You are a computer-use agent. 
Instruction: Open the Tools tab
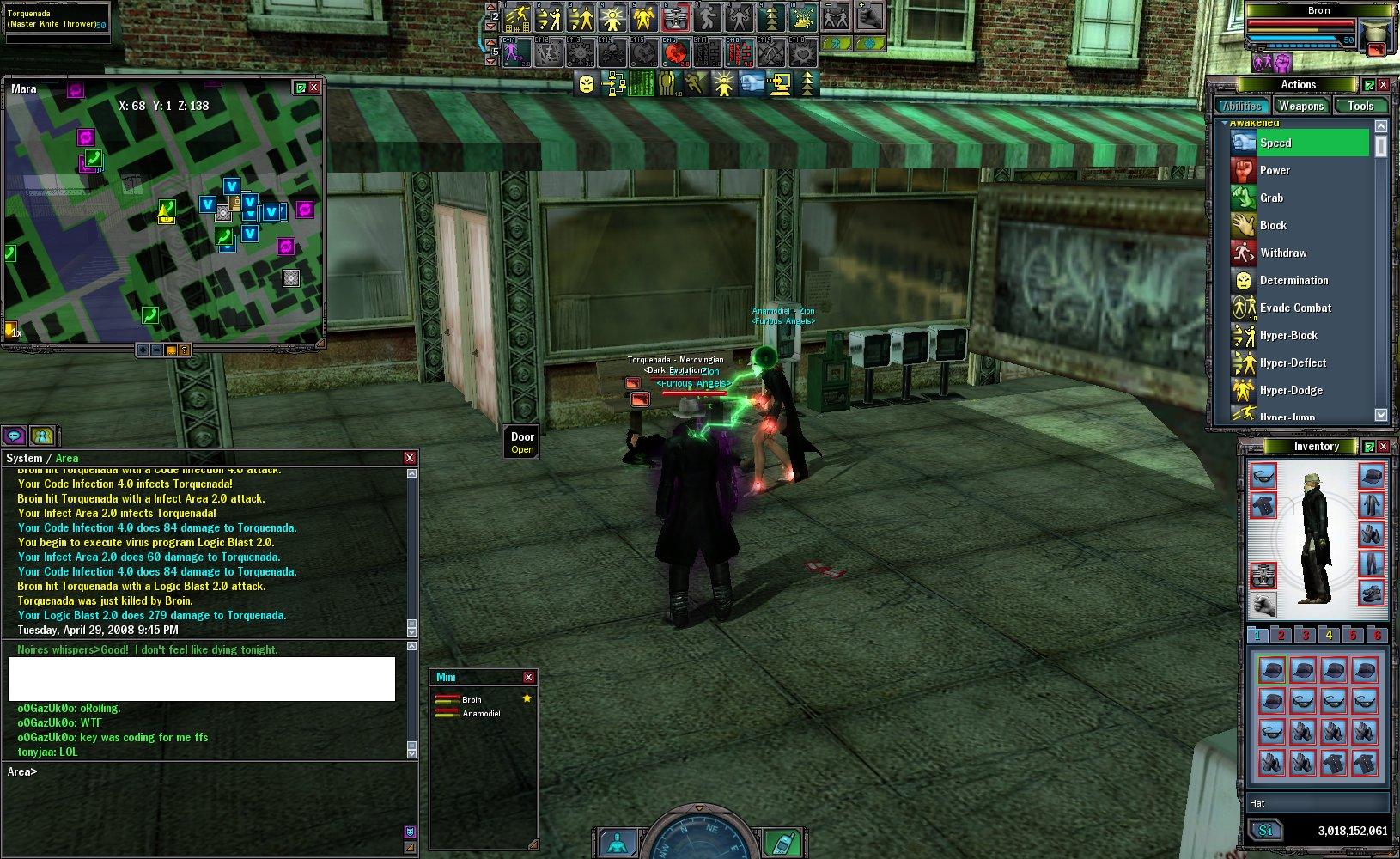point(1360,107)
